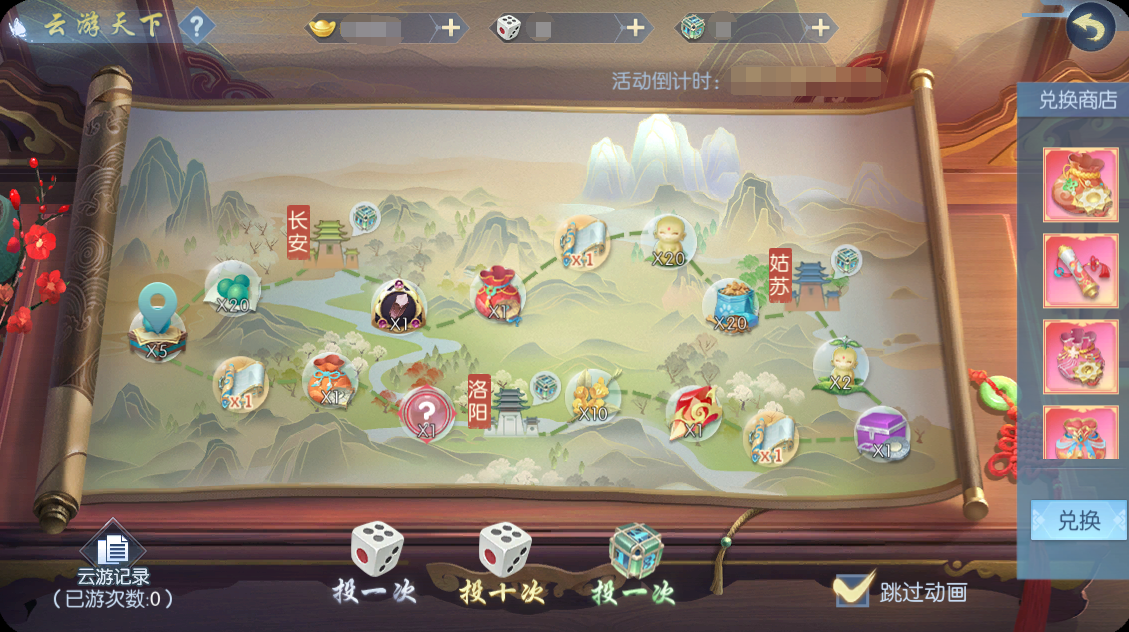
Task: Select the first exchange shop item
Action: coord(1080,184)
